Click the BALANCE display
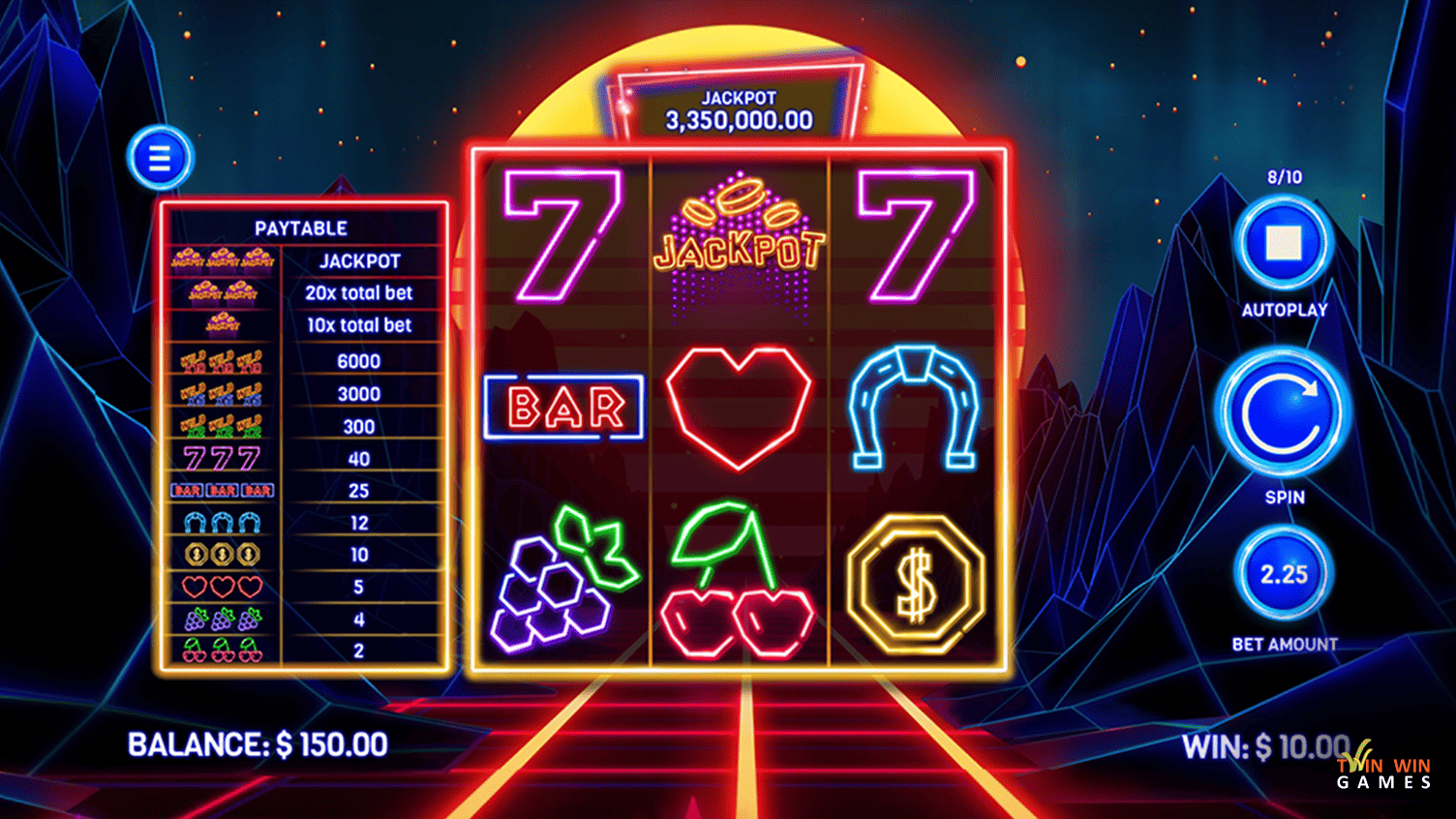 click(257, 745)
